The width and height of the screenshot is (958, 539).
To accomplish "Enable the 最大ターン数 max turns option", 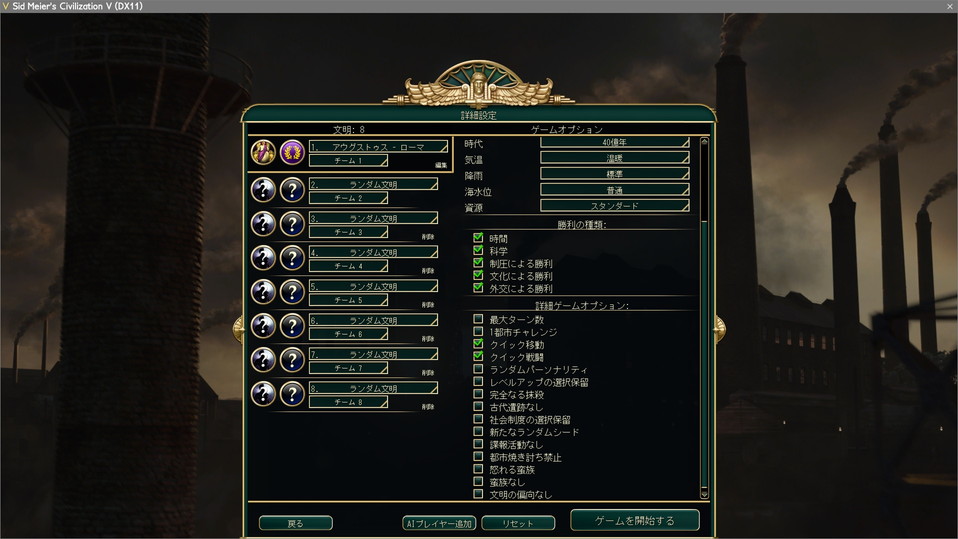I will click(x=478, y=320).
